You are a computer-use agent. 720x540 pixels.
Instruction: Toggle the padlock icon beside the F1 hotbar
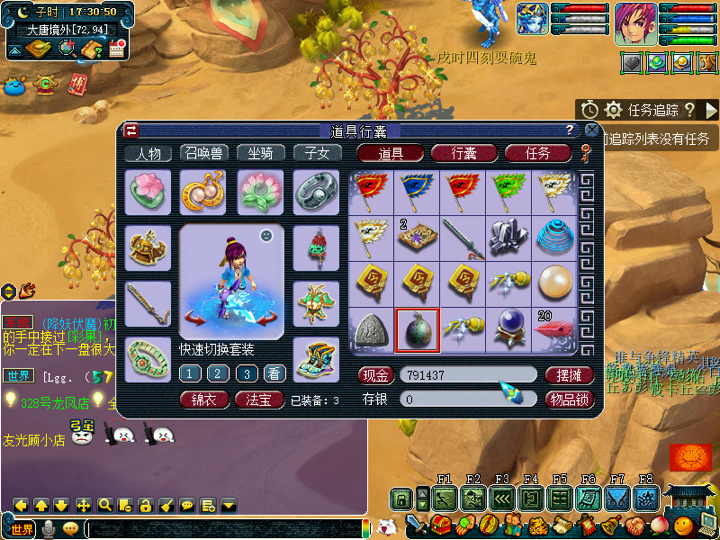click(401, 499)
